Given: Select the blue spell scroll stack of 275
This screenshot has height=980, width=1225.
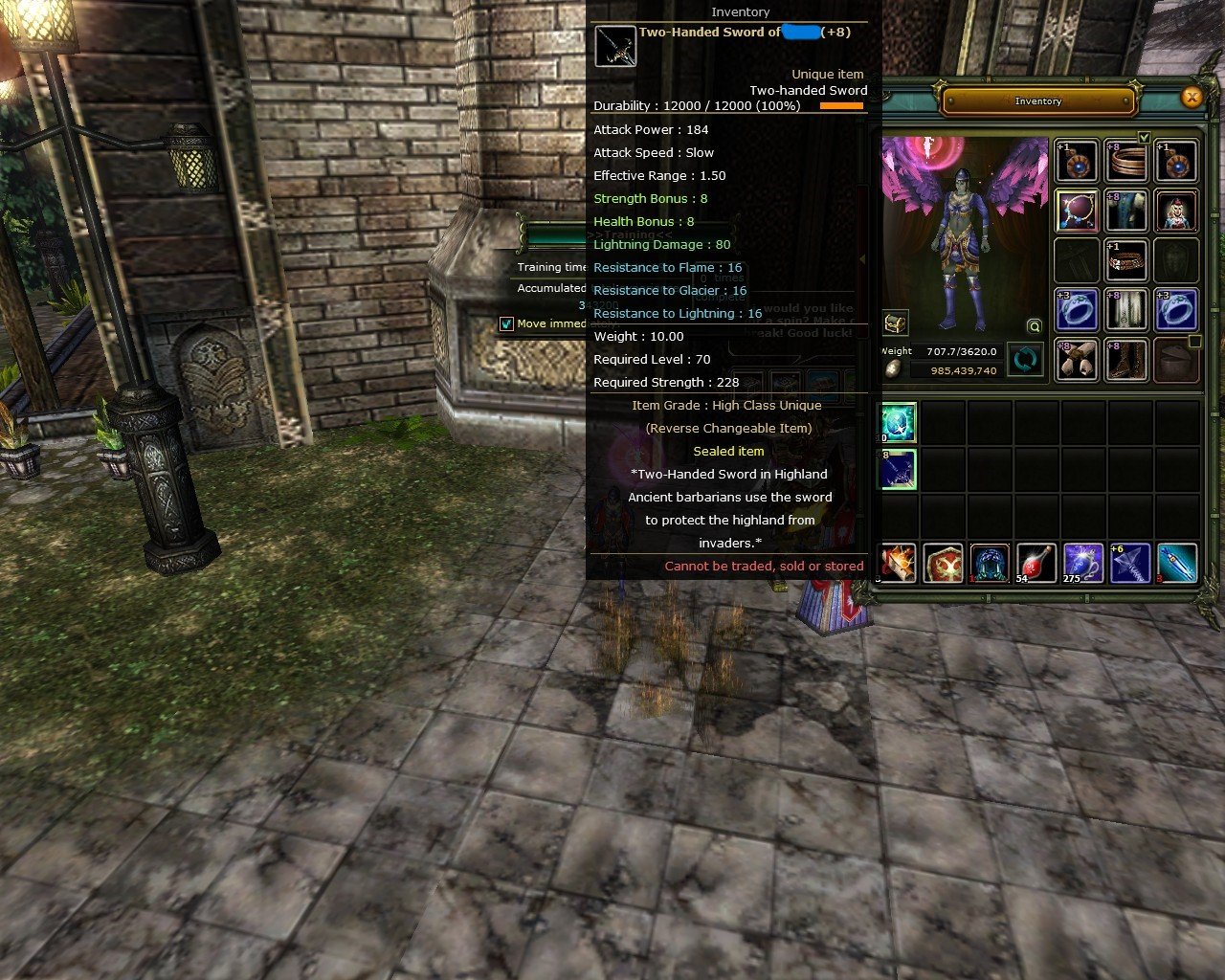Looking at the screenshot, I should tap(1081, 564).
